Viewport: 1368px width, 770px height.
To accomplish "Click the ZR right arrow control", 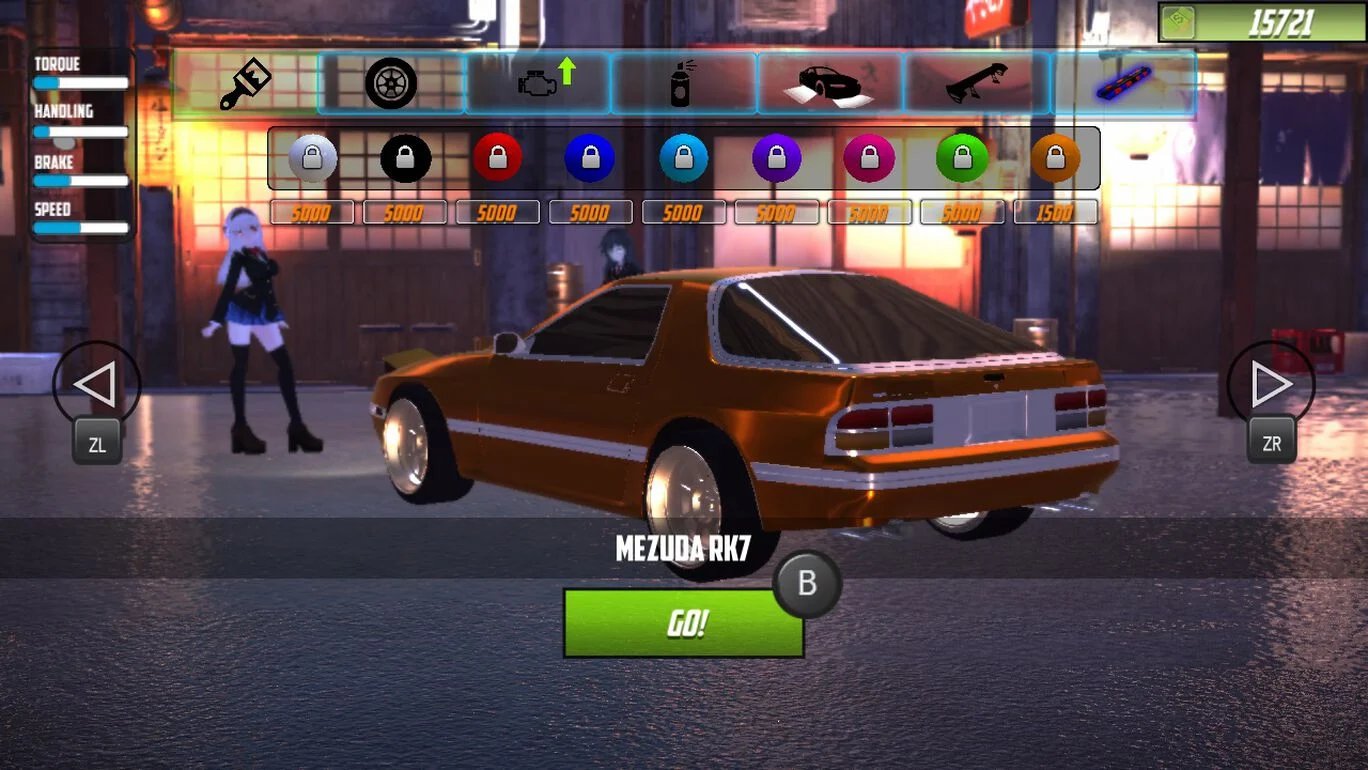I will (x=1271, y=384).
